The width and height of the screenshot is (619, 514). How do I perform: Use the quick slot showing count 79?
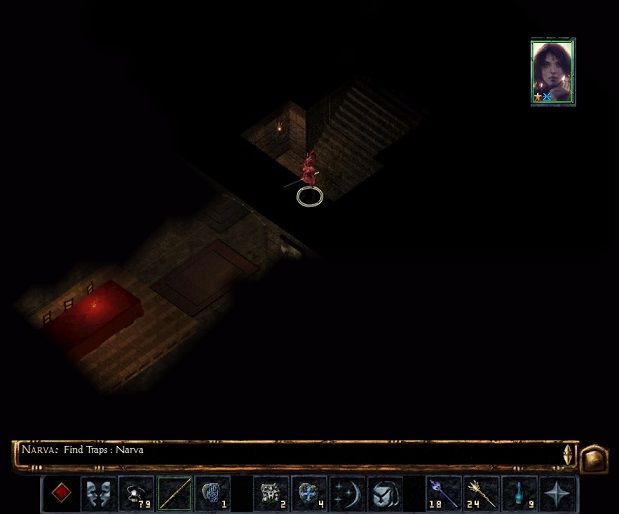pyautogui.click(x=136, y=493)
